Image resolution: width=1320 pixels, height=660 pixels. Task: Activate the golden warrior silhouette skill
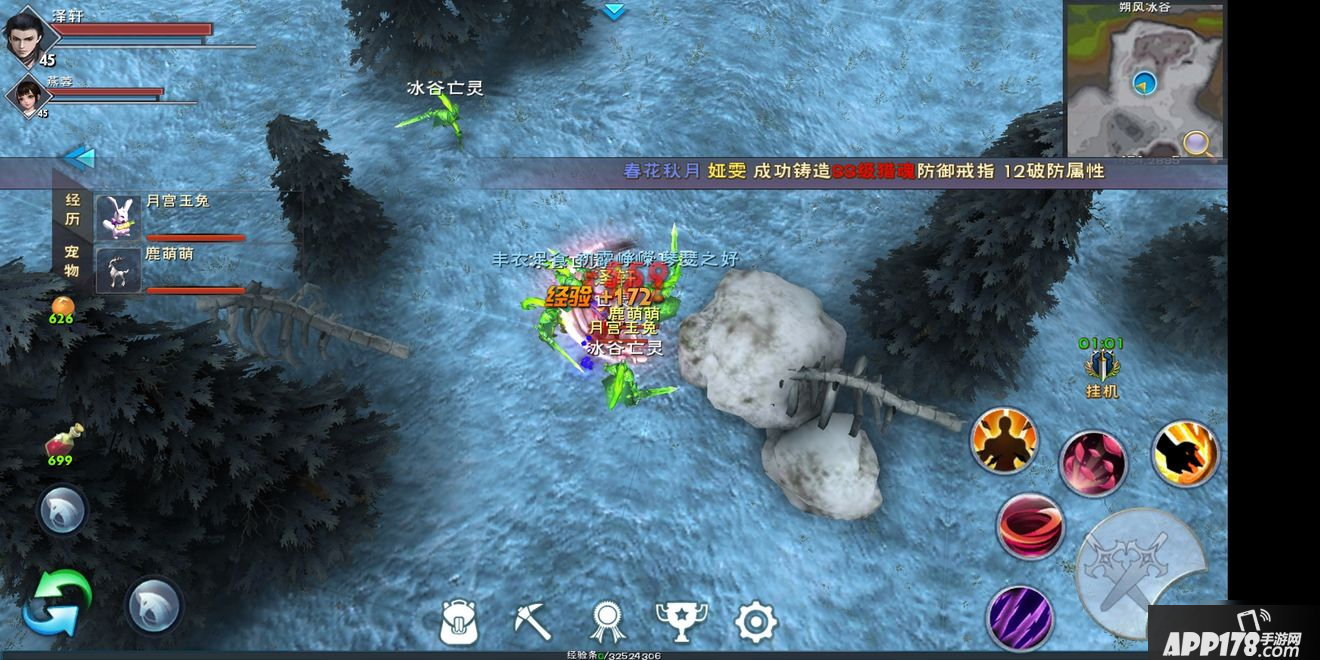point(1004,441)
